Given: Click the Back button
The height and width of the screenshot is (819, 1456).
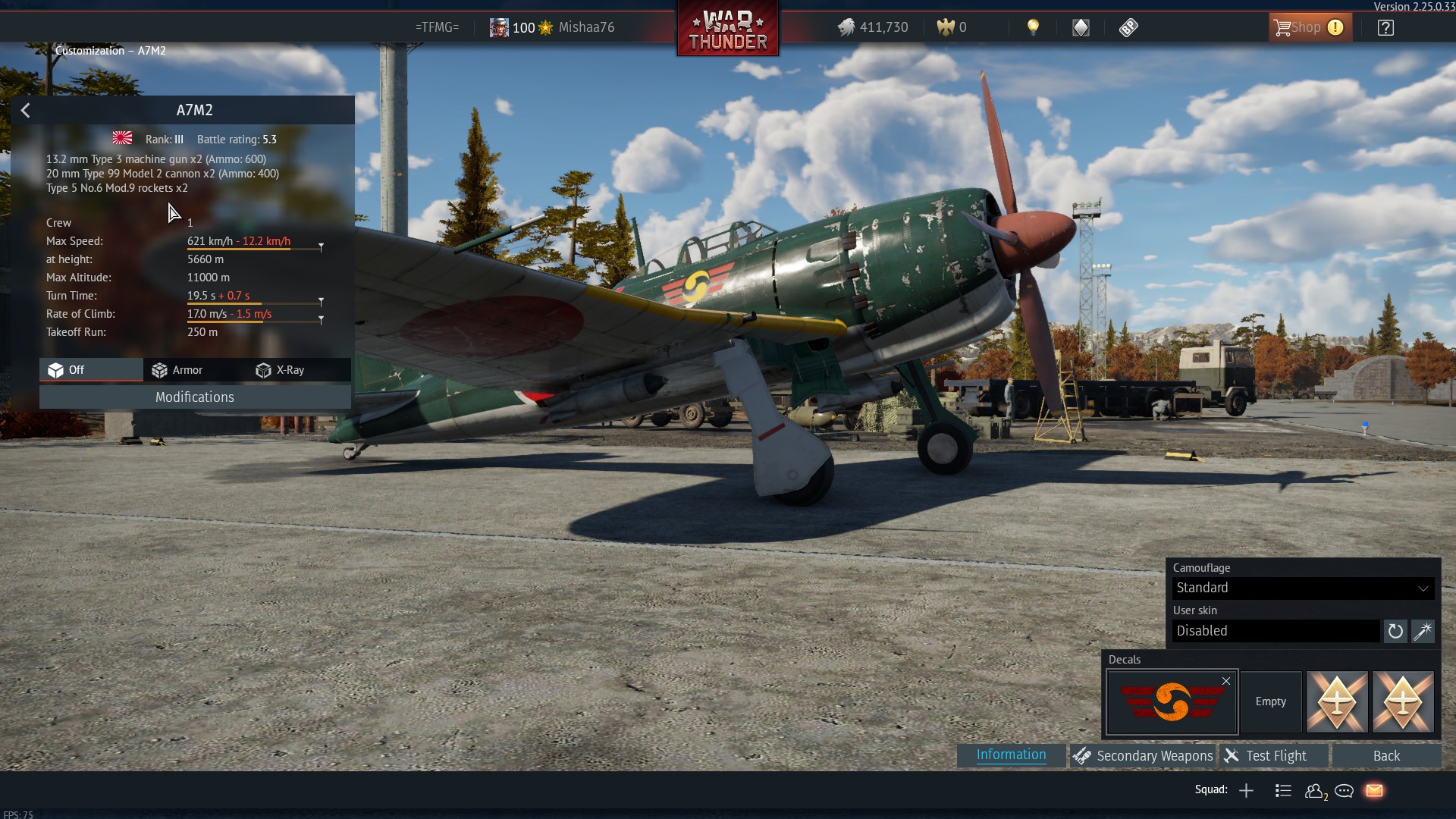Looking at the screenshot, I should [x=1386, y=756].
